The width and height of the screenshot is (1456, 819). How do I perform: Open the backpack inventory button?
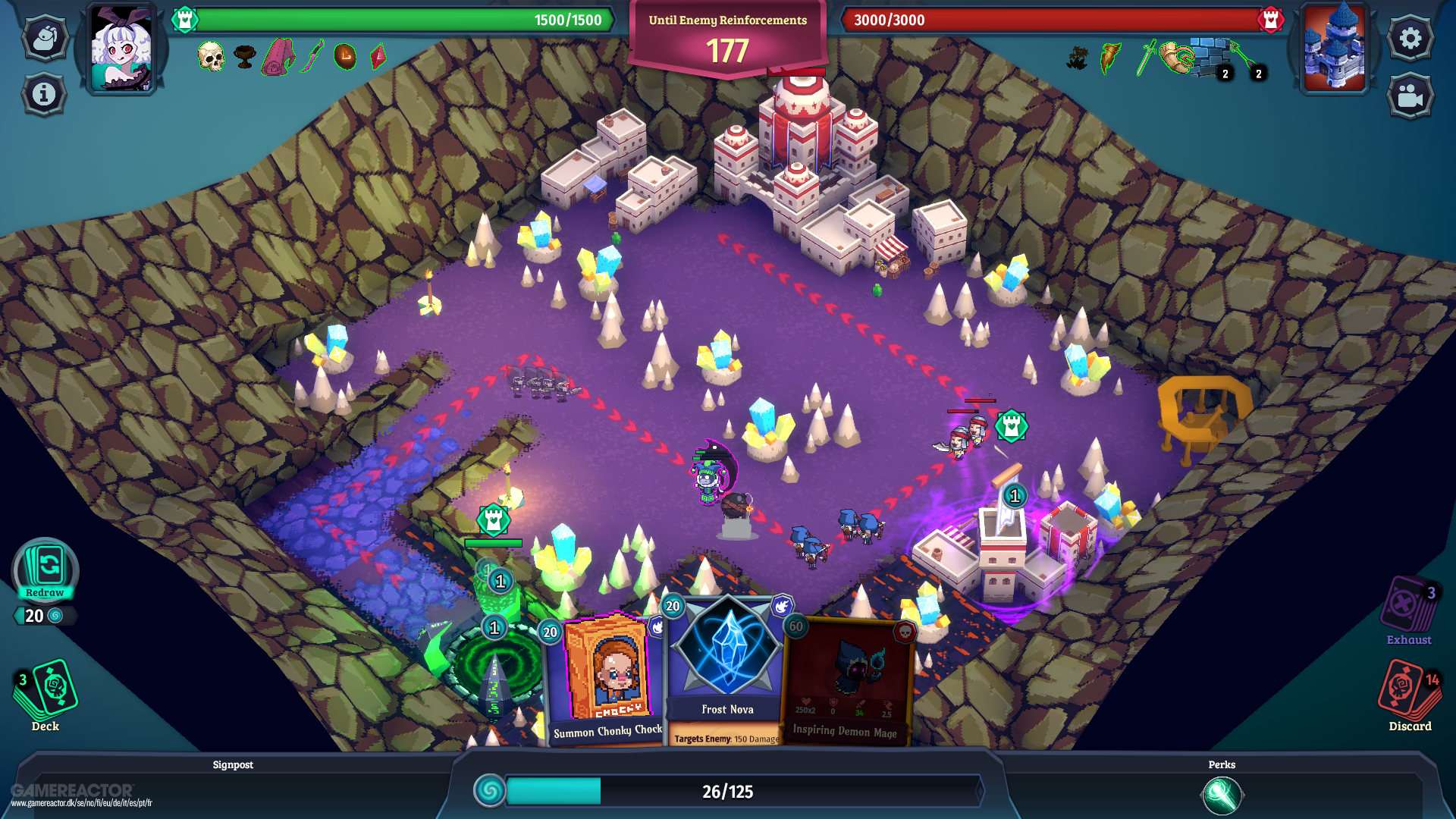click(45, 38)
